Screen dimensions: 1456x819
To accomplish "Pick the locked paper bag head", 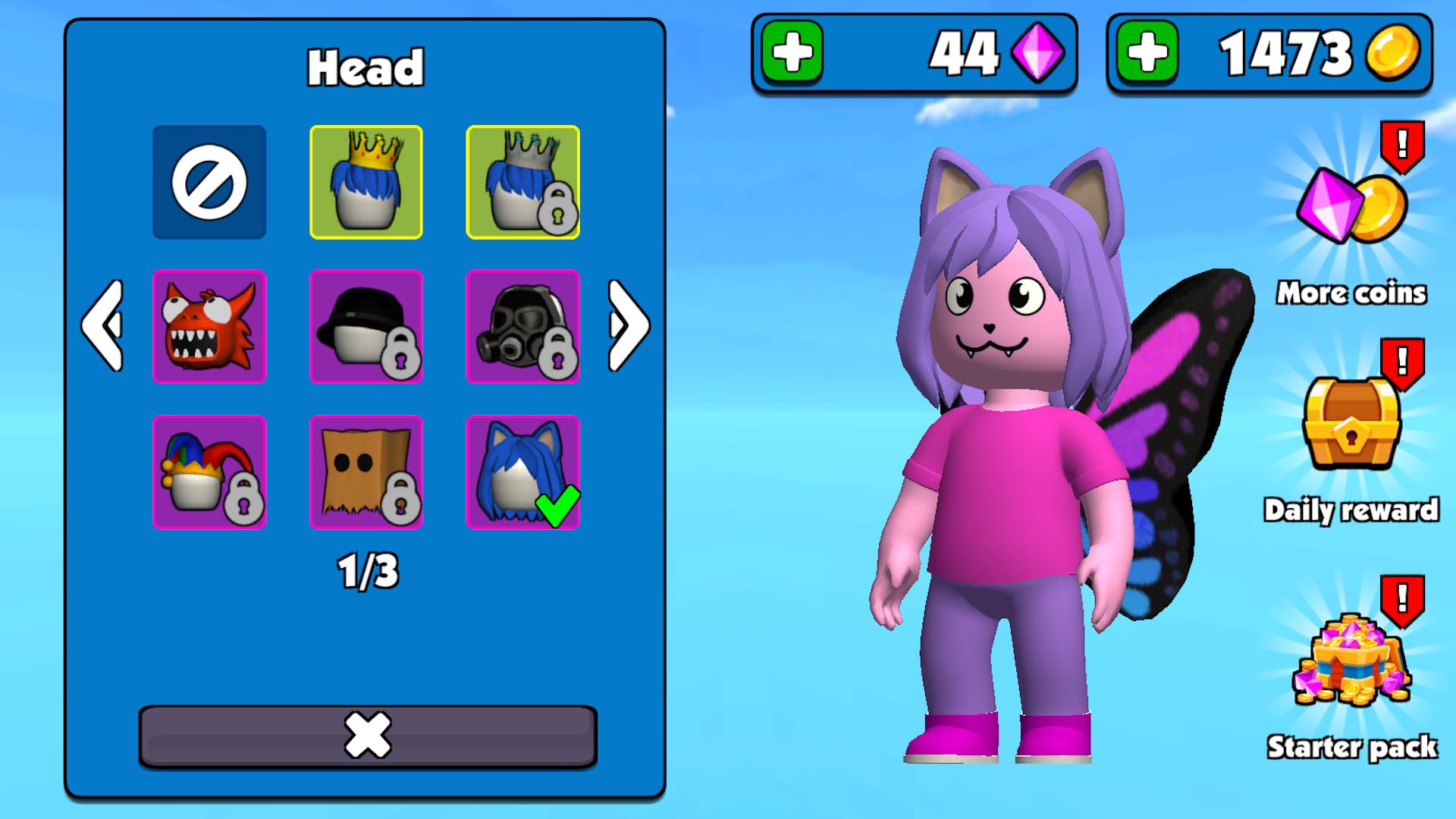I will pyautogui.click(x=366, y=472).
